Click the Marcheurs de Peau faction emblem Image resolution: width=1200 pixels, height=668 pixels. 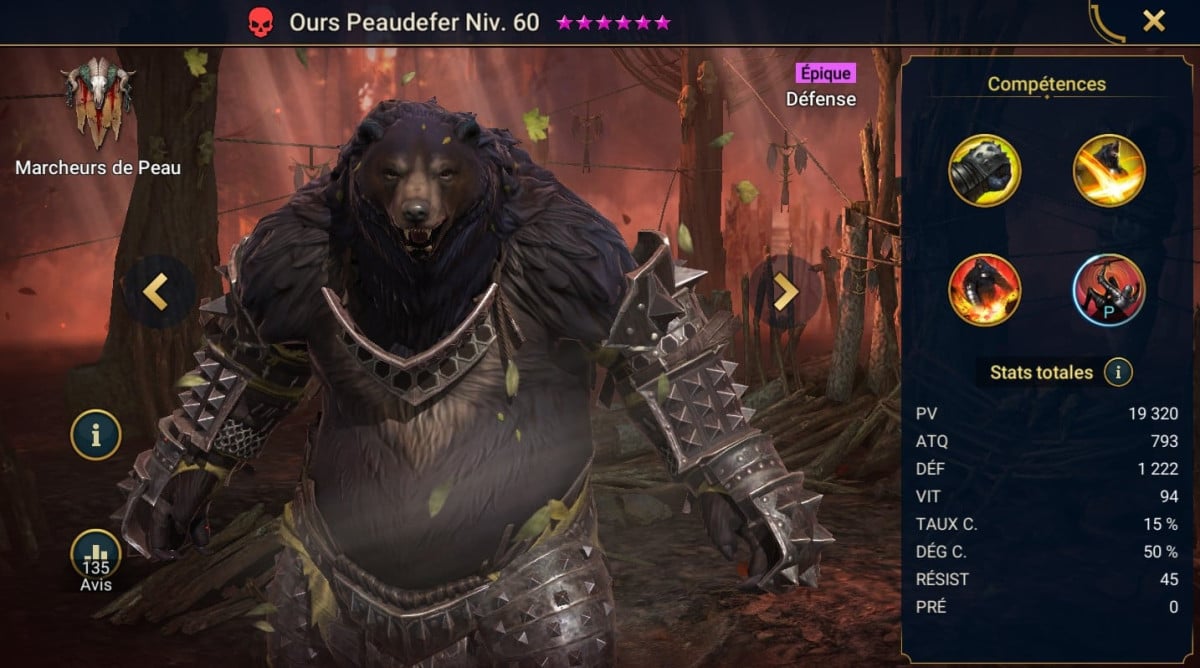pyautogui.click(x=97, y=103)
